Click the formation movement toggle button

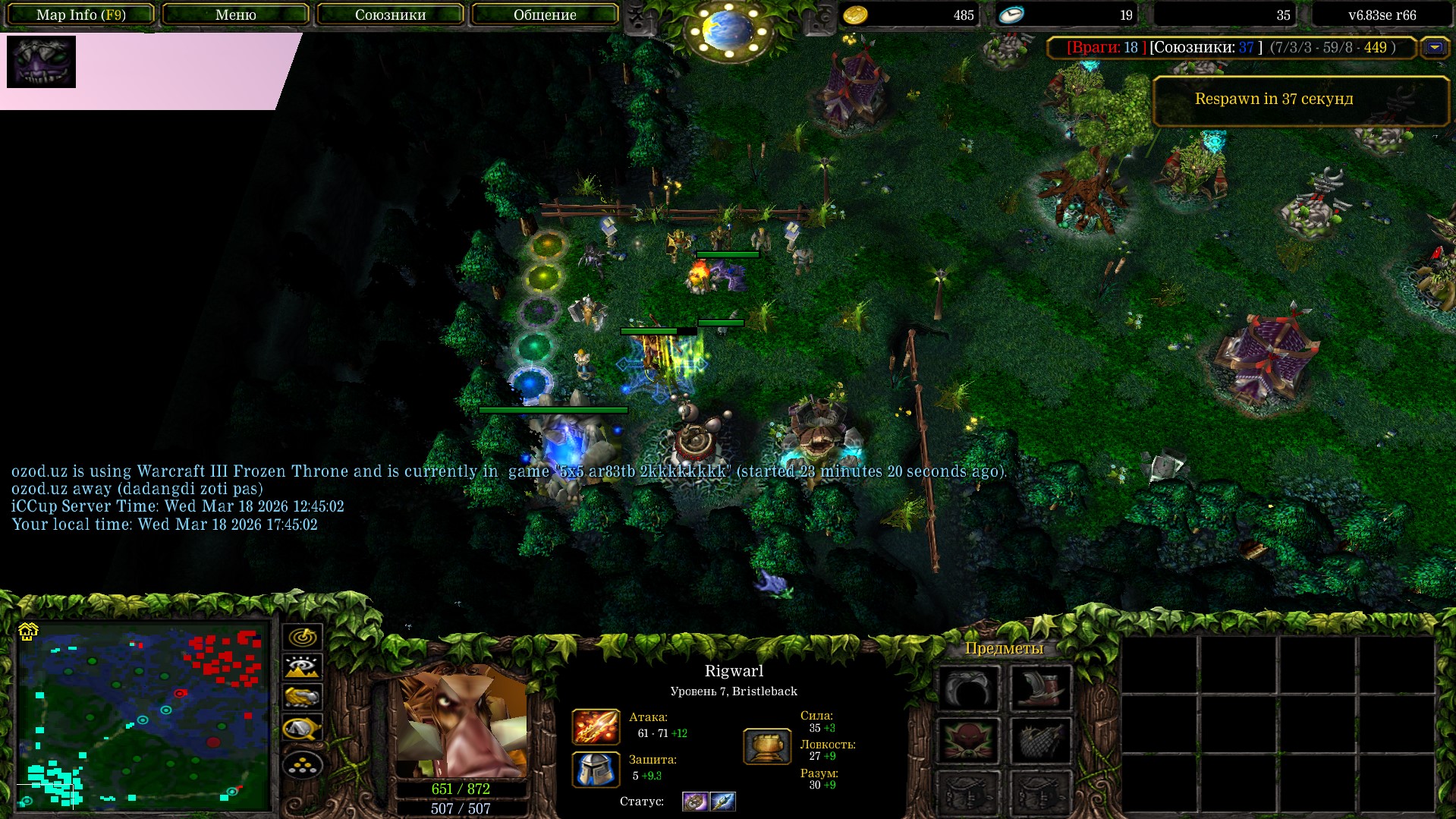click(302, 765)
